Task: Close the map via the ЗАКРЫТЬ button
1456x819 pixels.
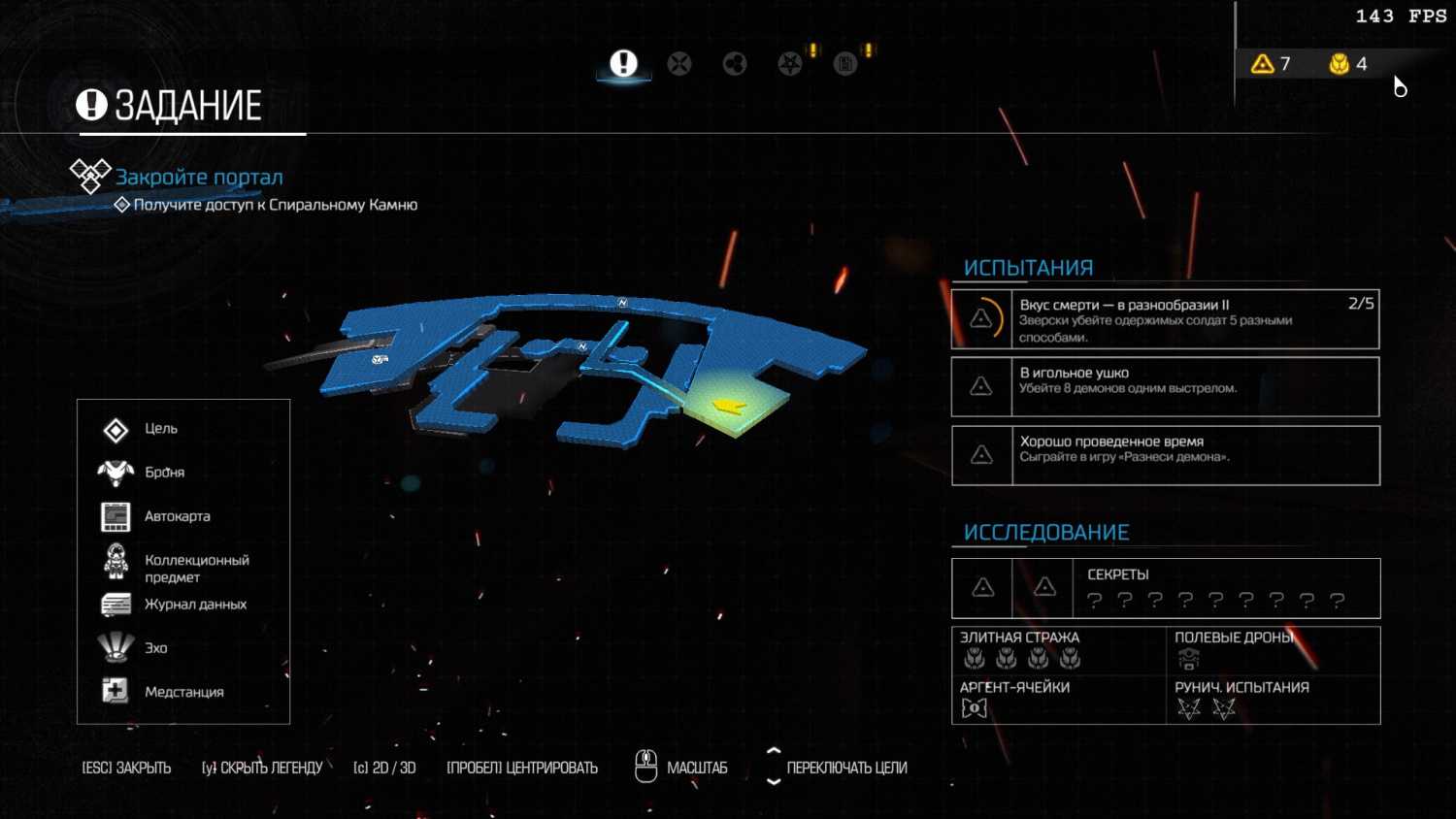Action: click(x=126, y=768)
